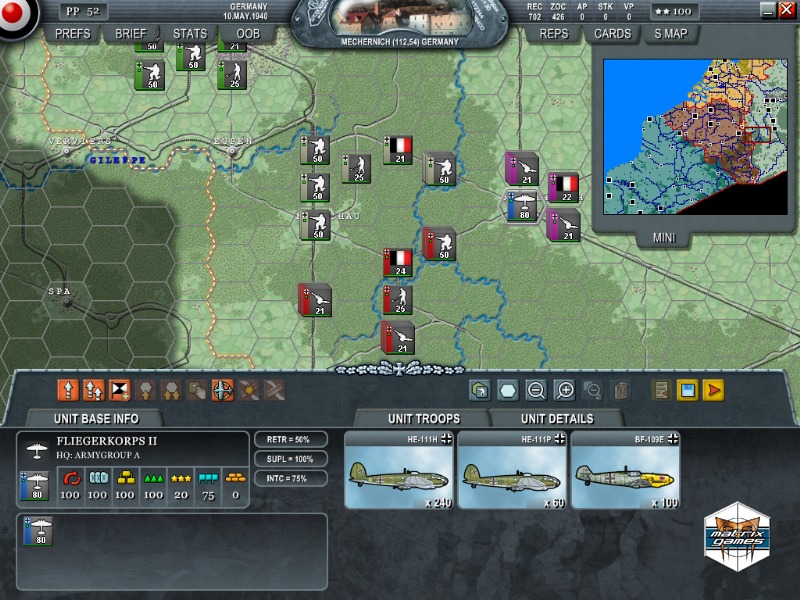The image size is (800, 600).
Task: Open the REPS reports tab
Action: point(554,33)
